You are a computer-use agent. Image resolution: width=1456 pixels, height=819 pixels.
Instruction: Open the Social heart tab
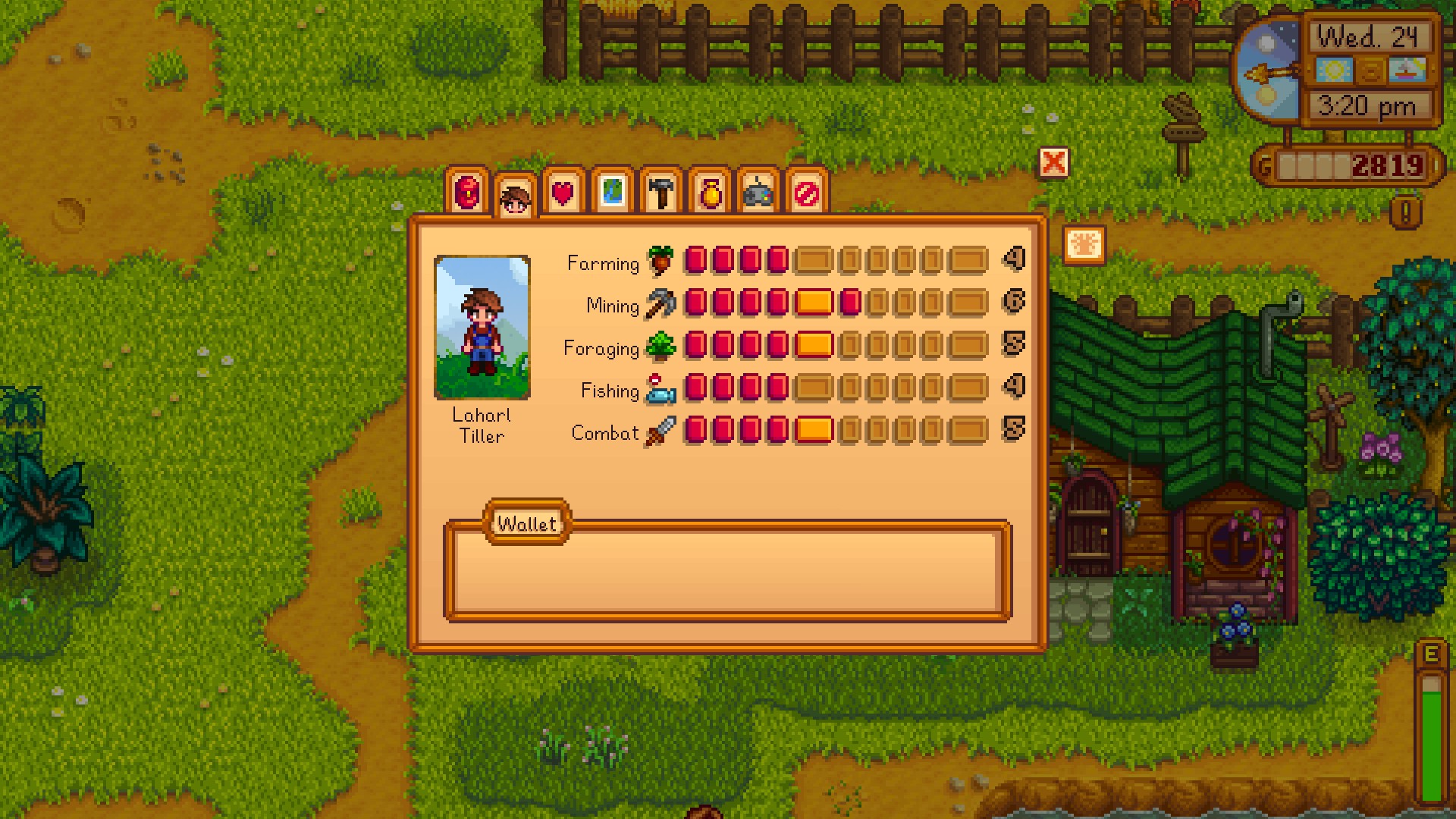click(x=563, y=192)
